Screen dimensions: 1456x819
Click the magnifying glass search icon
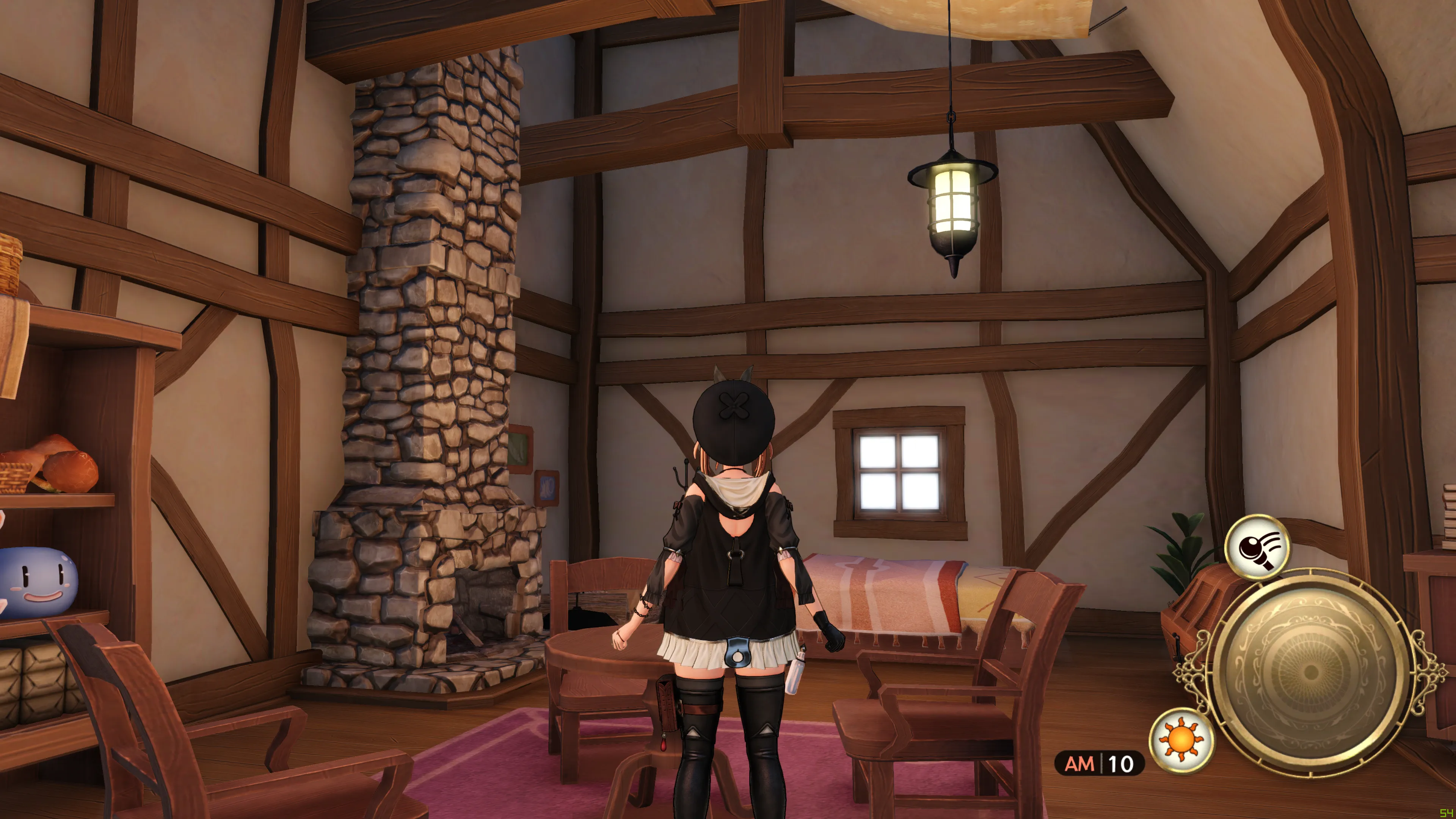[1257, 546]
